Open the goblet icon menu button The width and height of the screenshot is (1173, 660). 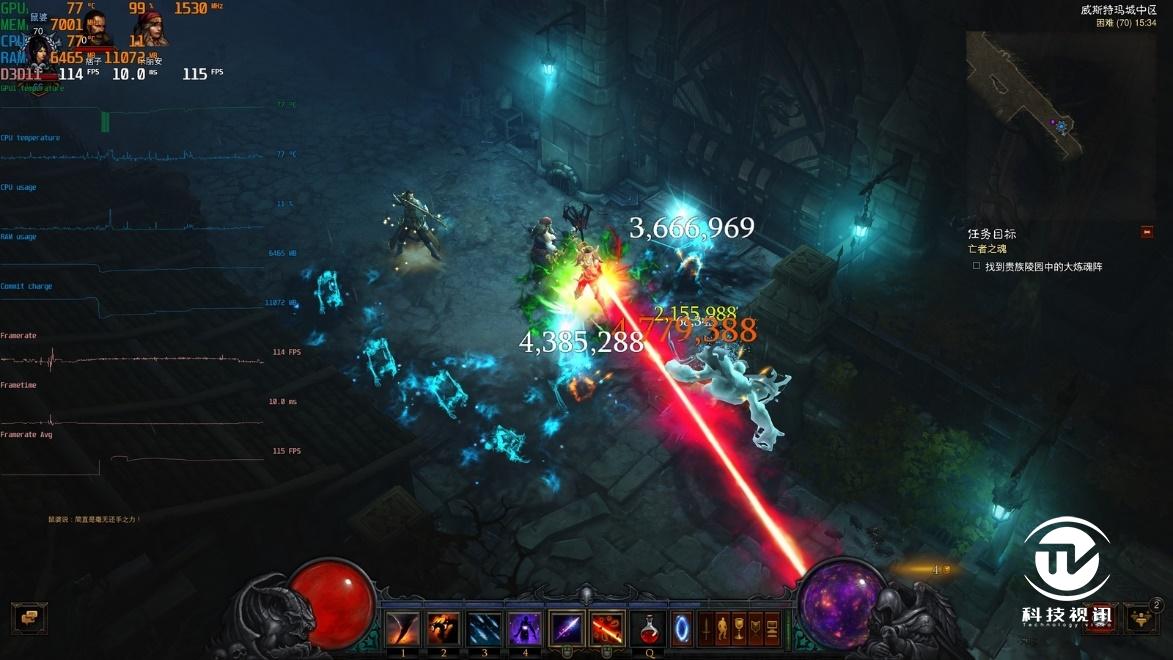[740, 630]
